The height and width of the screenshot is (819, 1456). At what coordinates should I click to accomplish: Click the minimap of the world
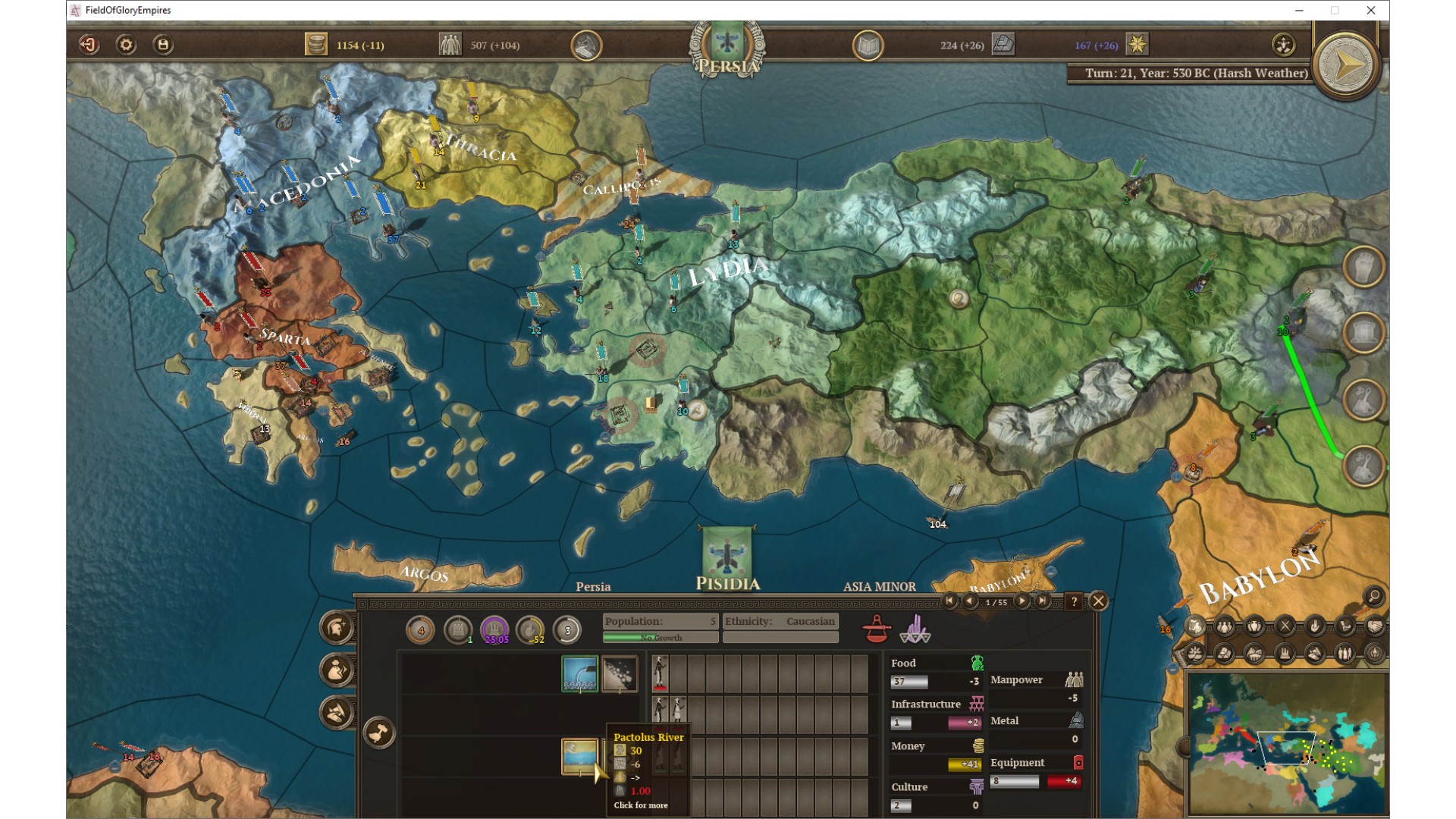(x=1287, y=743)
